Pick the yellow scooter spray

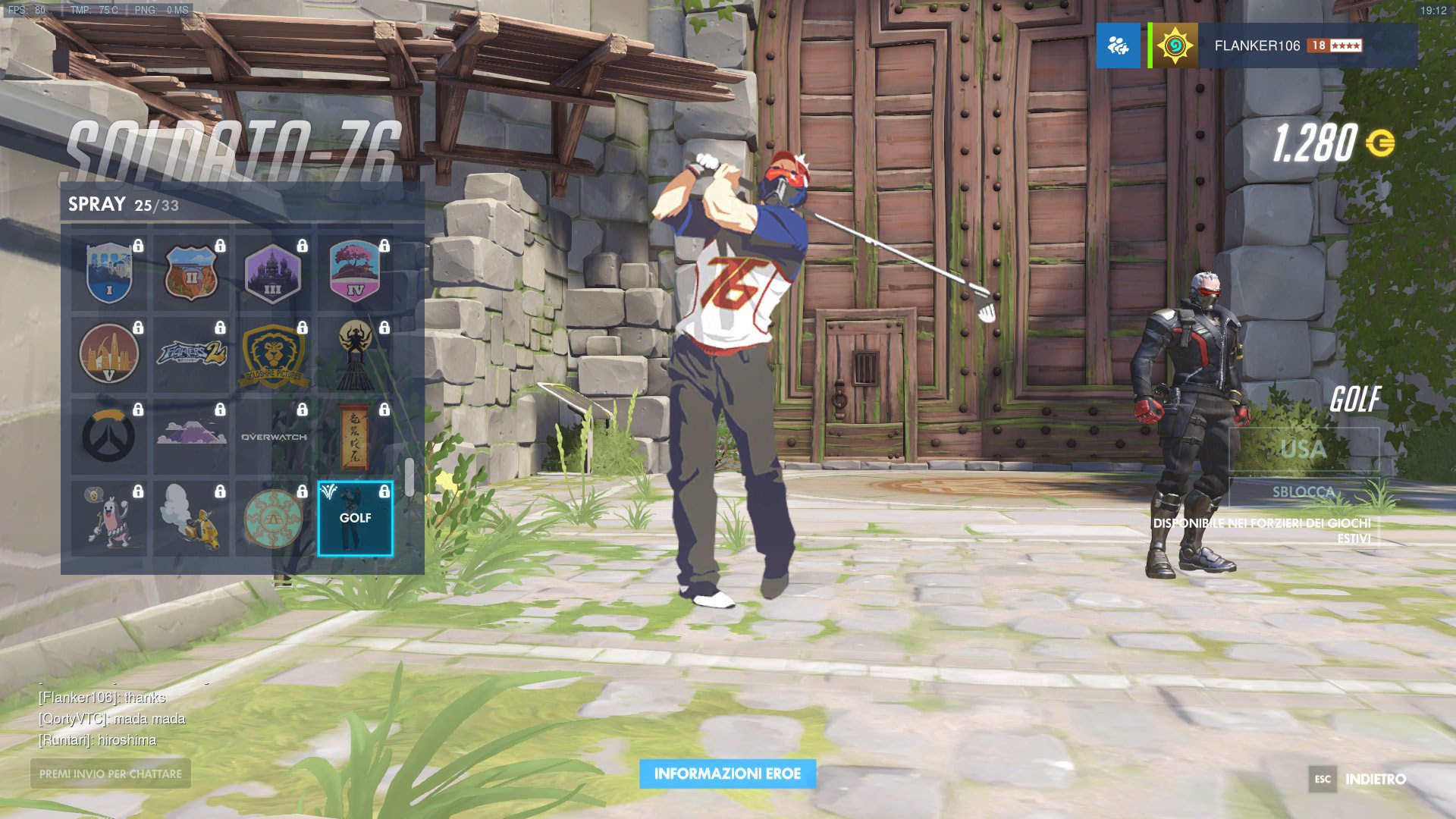[191, 519]
